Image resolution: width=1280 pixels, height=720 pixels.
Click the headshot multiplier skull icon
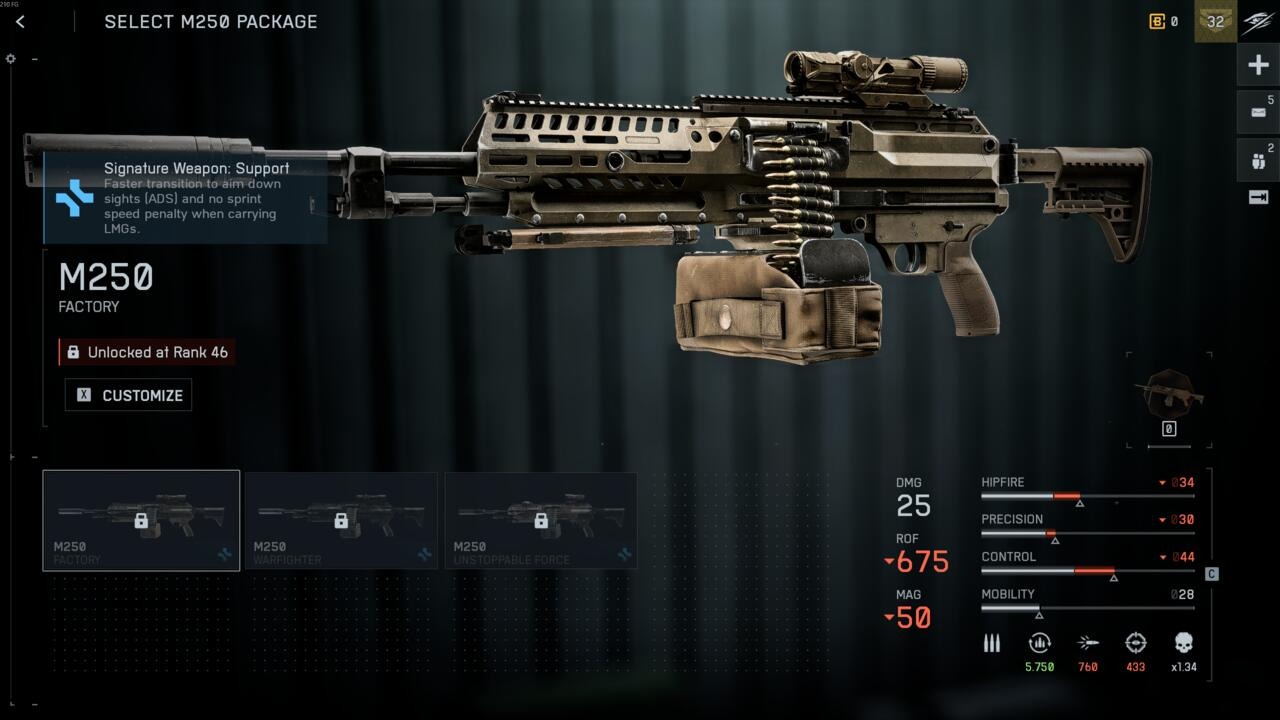coord(1184,643)
